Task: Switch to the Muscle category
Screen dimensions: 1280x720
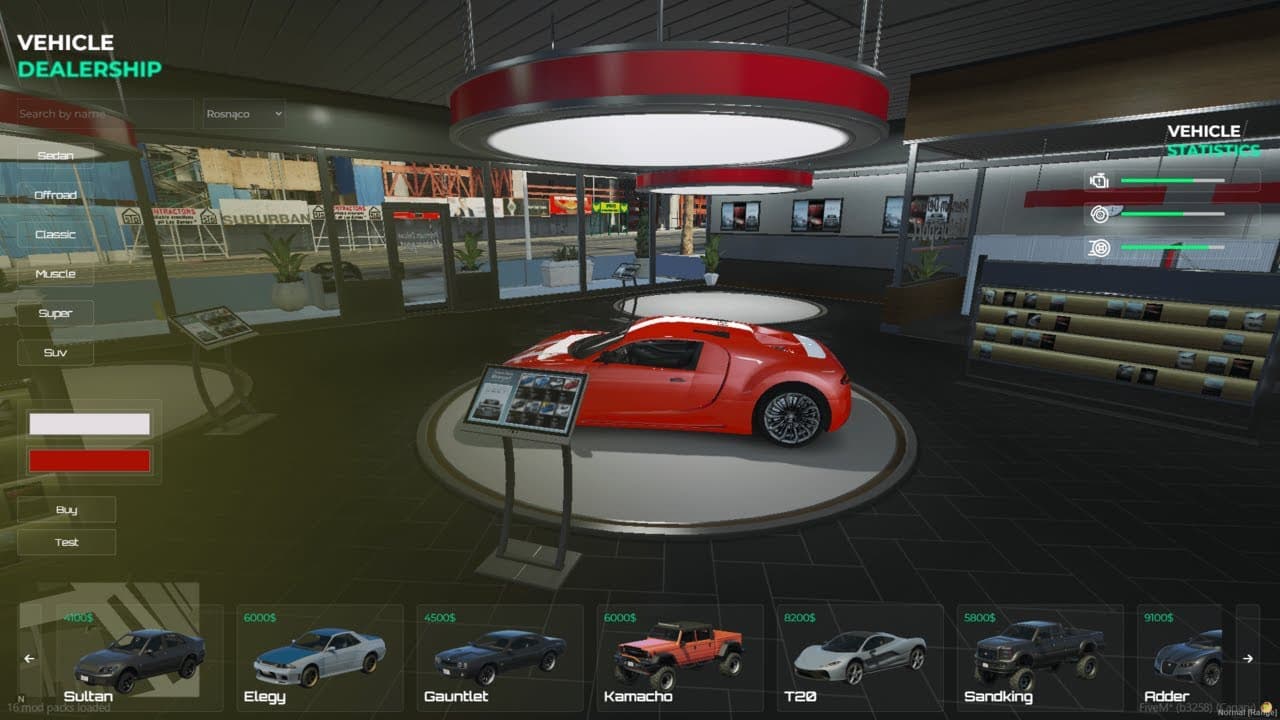Action: pos(58,273)
